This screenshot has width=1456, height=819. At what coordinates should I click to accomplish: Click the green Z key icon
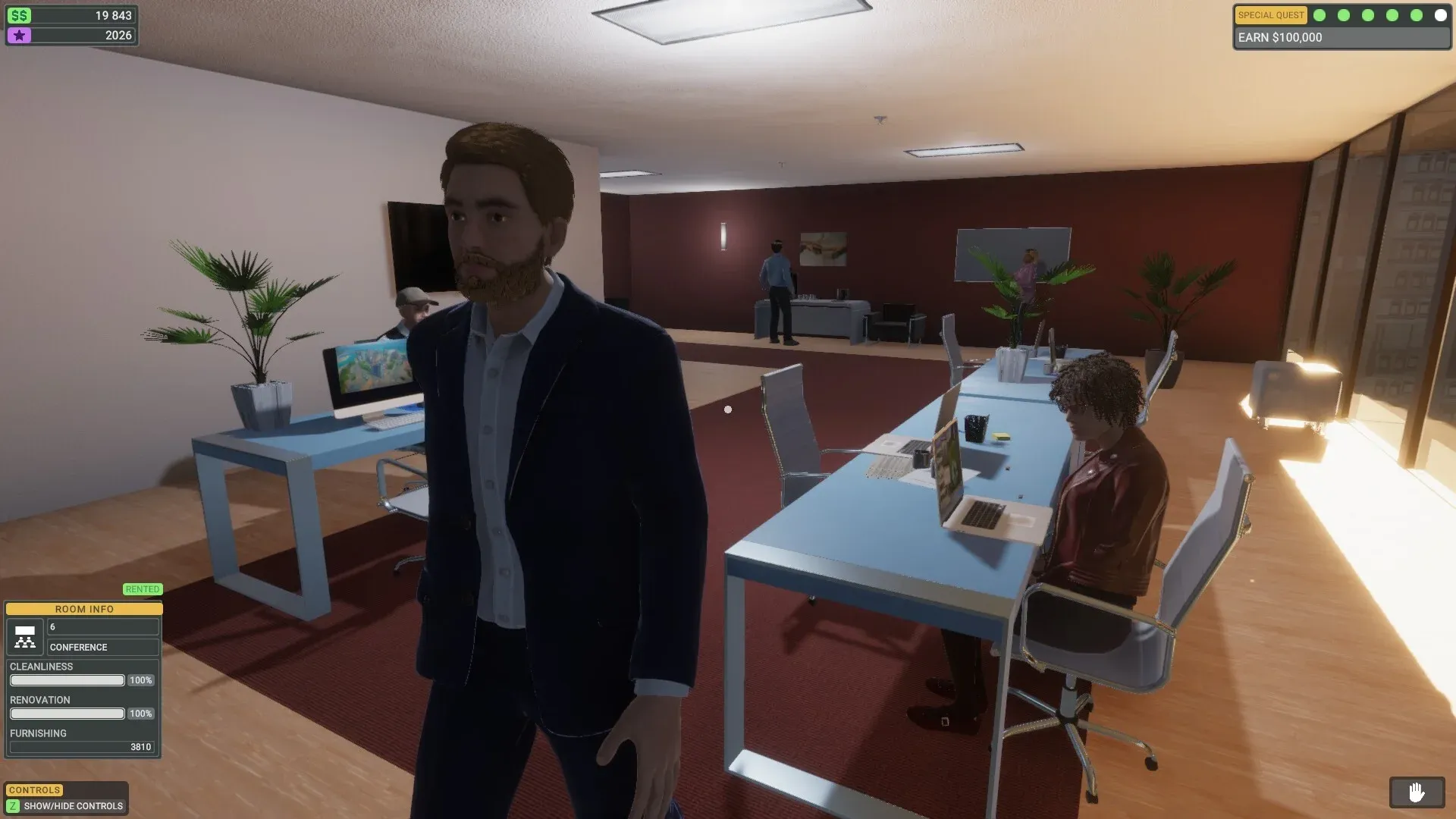click(12, 806)
